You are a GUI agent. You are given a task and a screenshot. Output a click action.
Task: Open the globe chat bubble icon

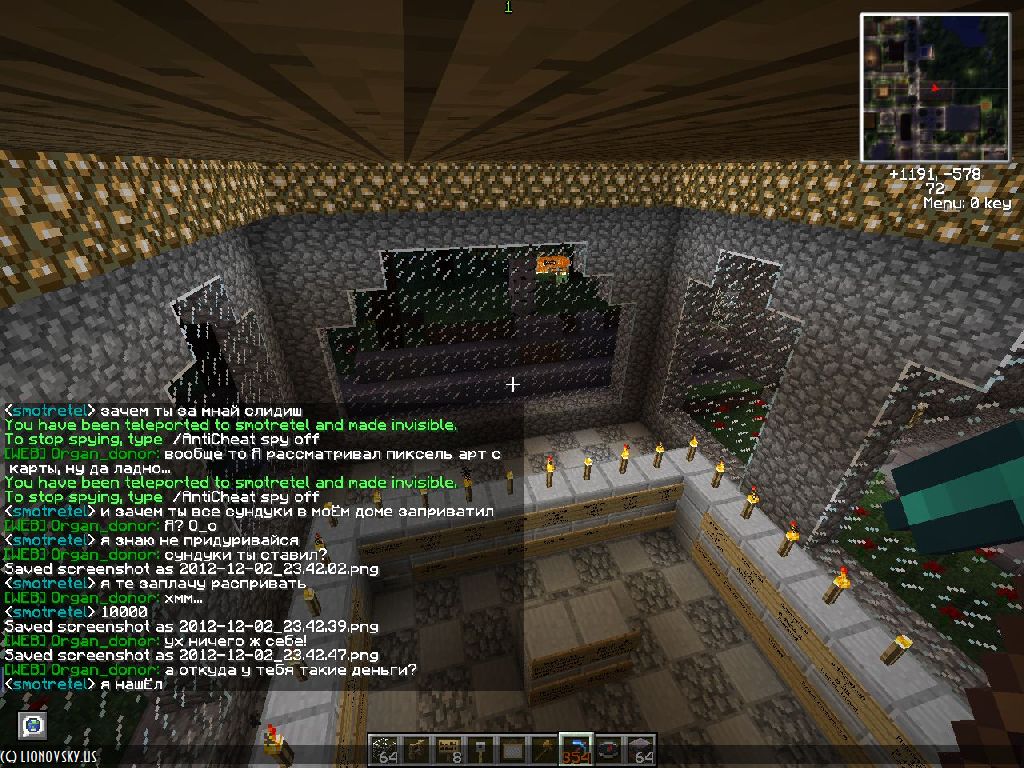(34, 724)
